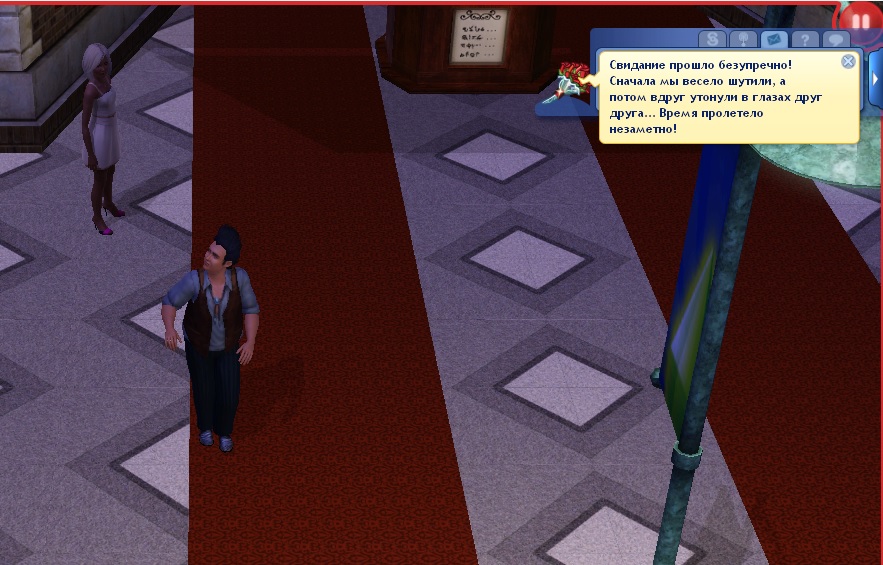Close the date notification message
The image size is (883, 565).
(x=848, y=61)
